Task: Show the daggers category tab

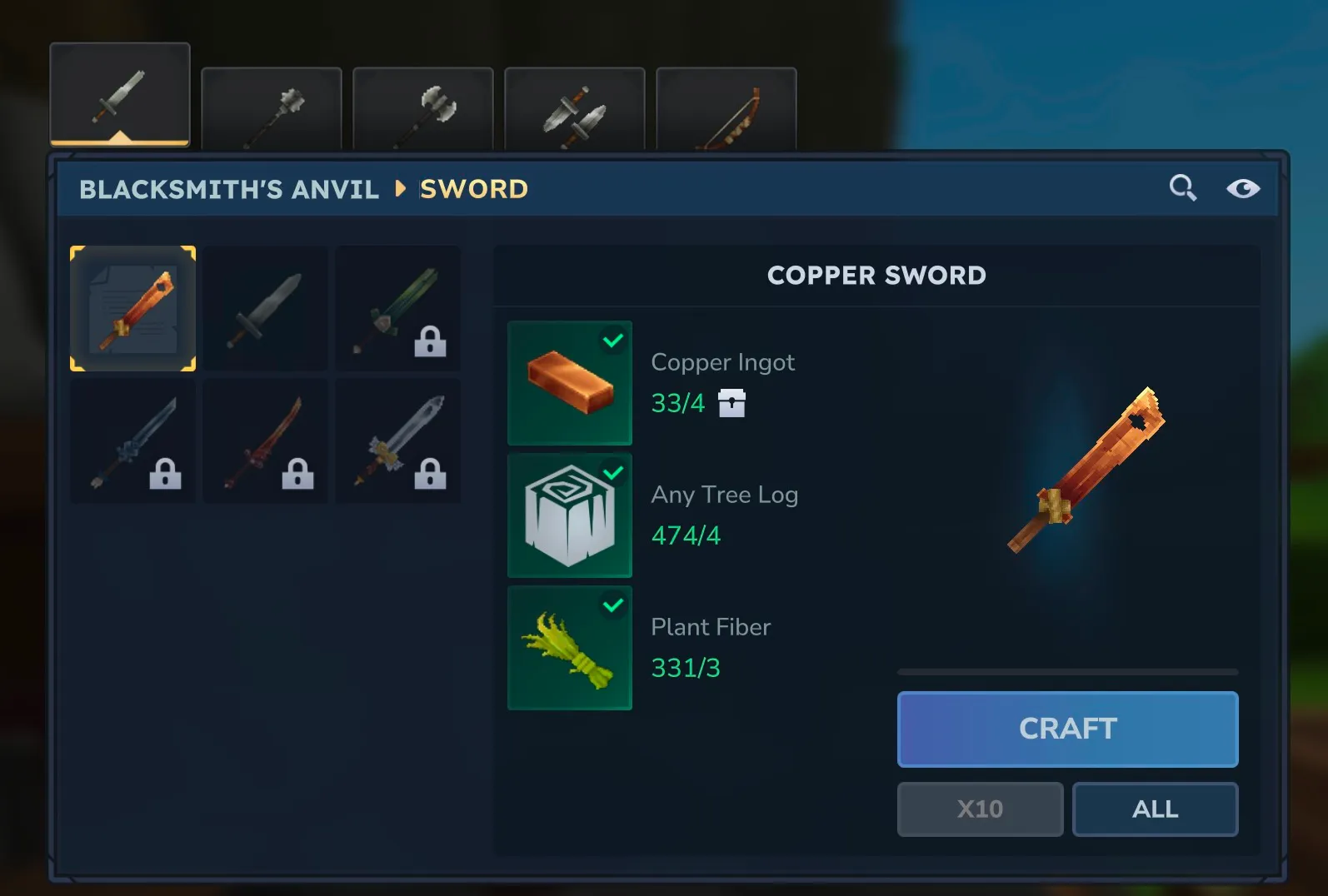Action: point(575,109)
